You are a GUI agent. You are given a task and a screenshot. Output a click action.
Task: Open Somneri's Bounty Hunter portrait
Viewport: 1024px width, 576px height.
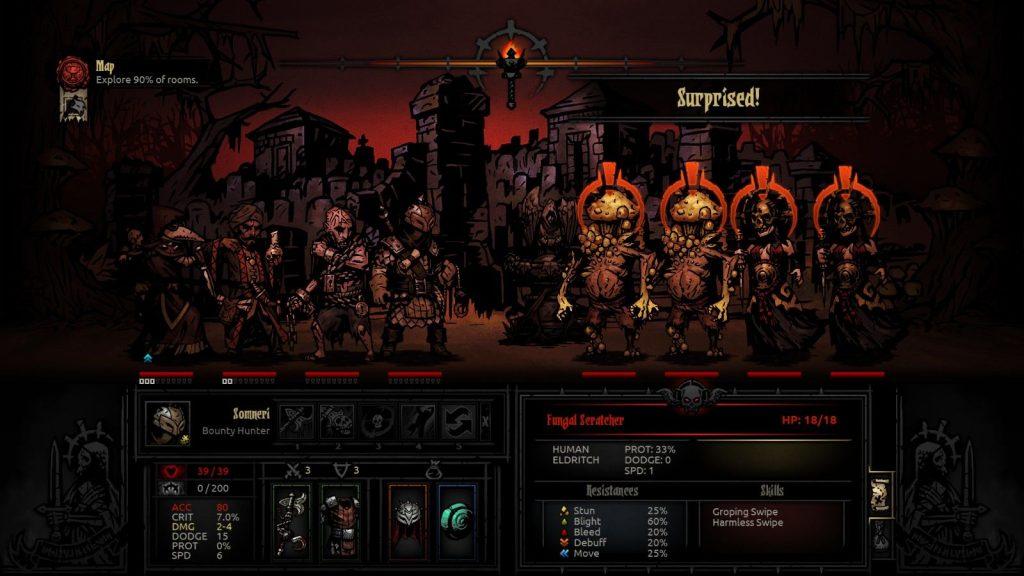click(x=168, y=421)
